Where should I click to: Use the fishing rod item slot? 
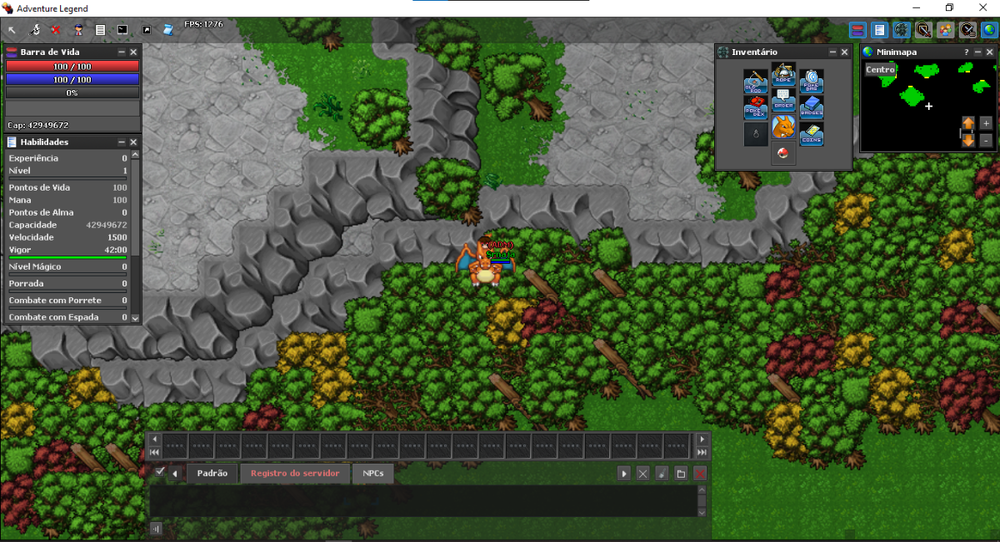(x=756, y=80)
